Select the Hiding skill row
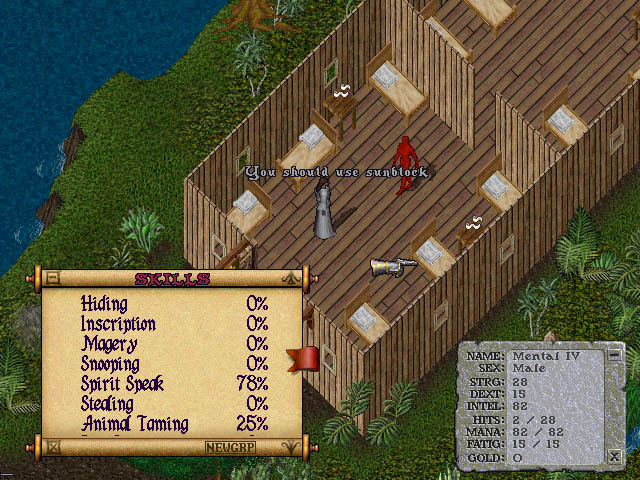Image resolution: width=640 pixels, height=480 pixels. tap(104, 303)
